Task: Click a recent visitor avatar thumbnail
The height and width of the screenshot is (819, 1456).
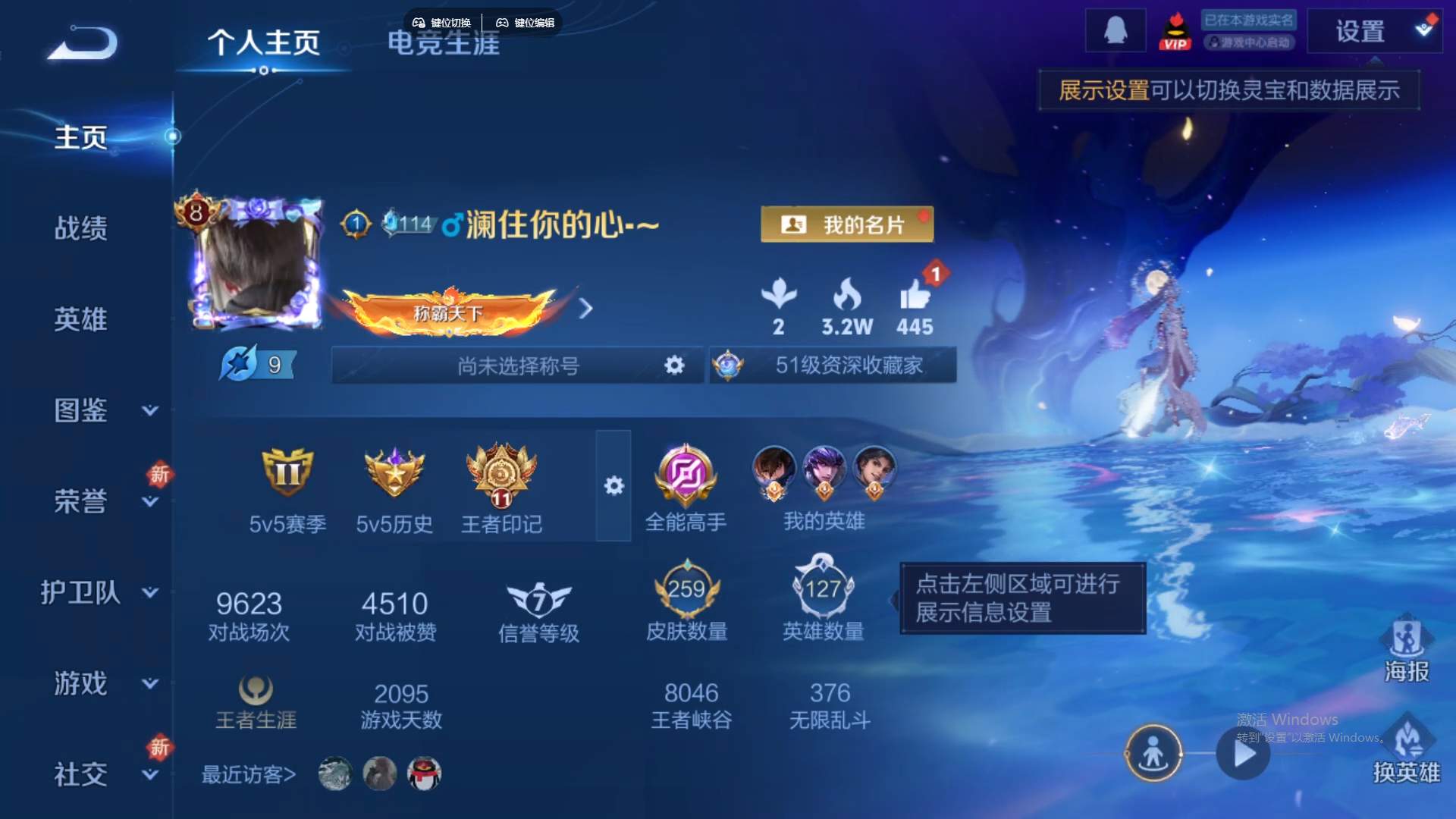Action: pyautogui.click(x=334, y=773)
